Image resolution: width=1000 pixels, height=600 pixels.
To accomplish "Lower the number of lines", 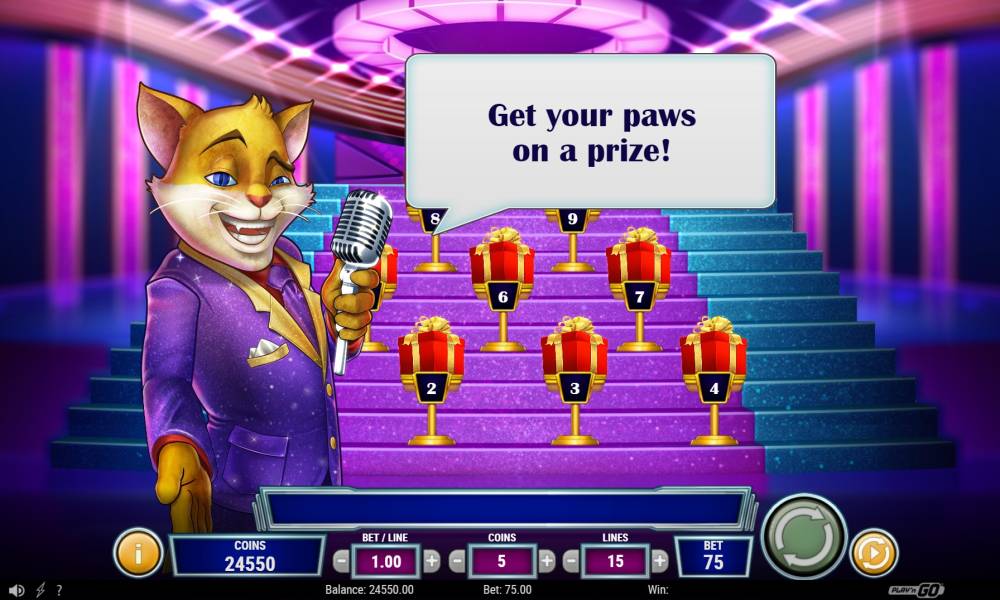I will click(571, 561).
